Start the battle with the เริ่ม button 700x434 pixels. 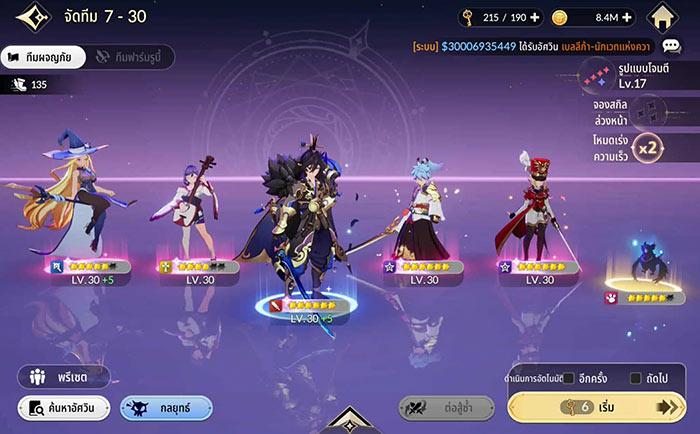click(598, 407)
